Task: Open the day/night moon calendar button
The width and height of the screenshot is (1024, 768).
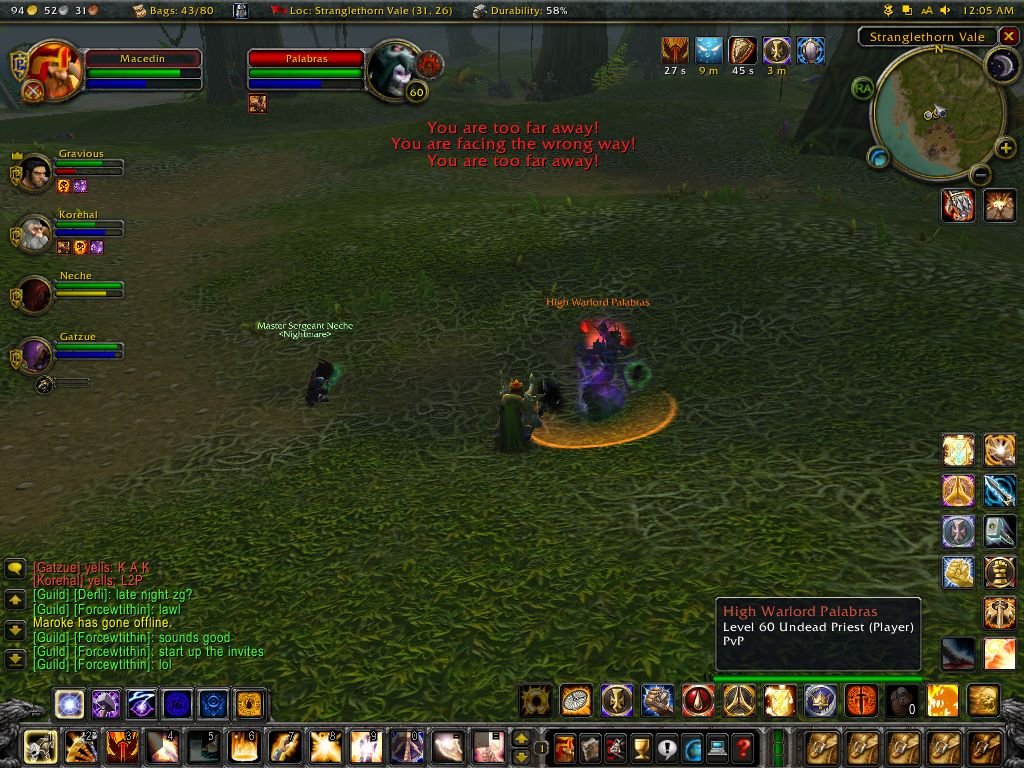Action: click(1001, 66)
